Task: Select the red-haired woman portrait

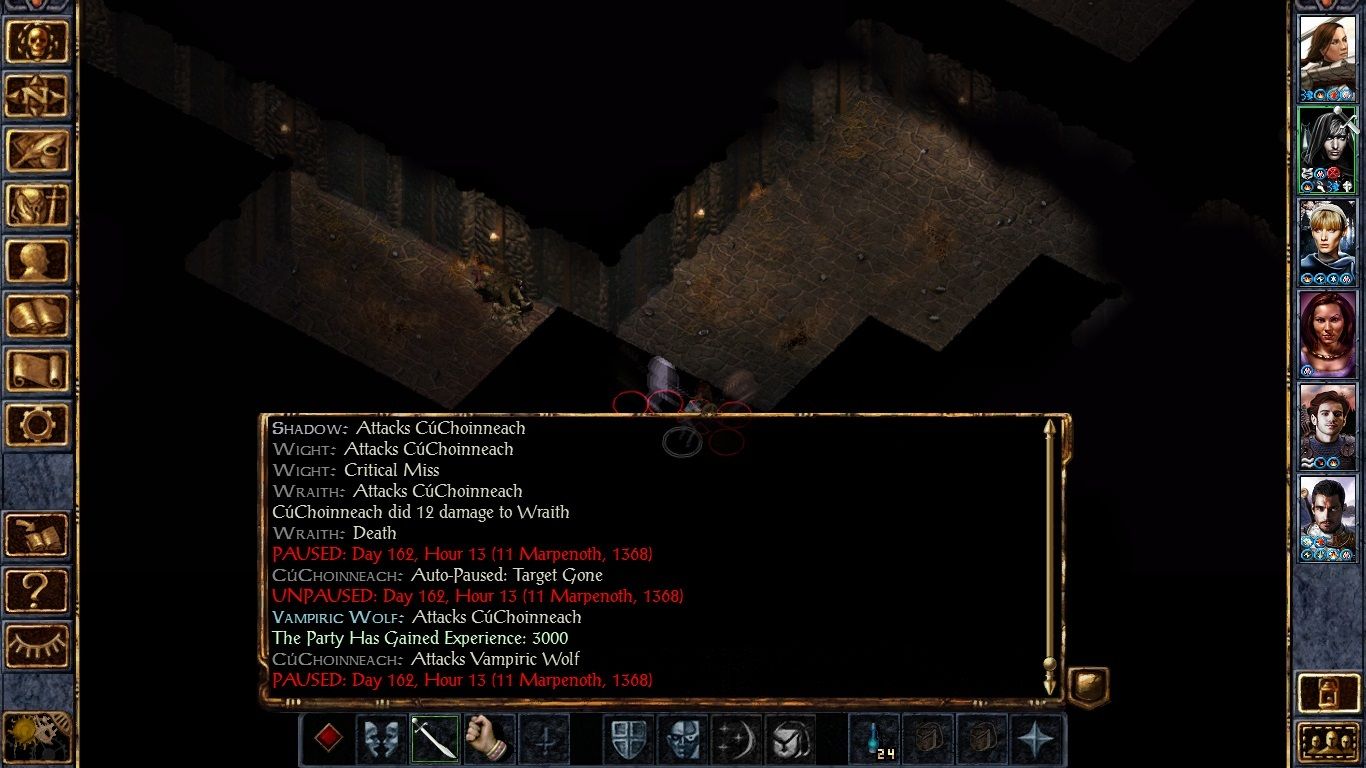Action: point(1327,334)
